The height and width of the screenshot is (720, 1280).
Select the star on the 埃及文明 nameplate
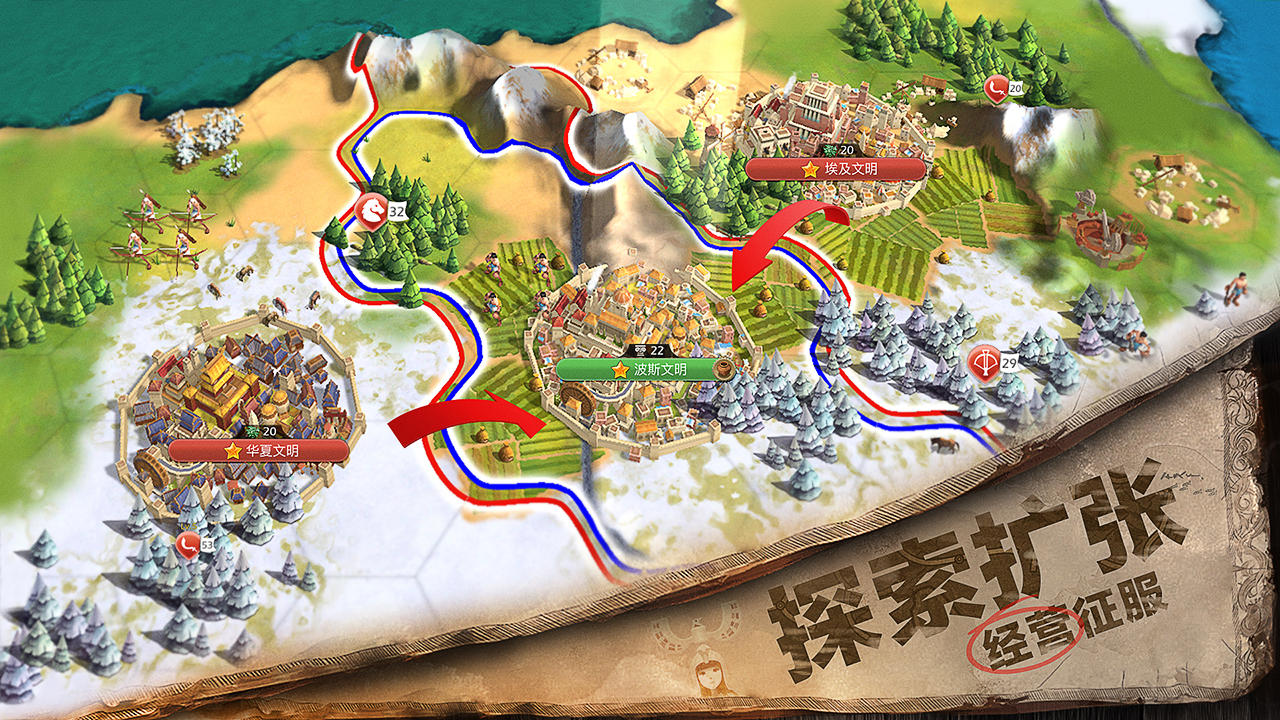[810, 169]
